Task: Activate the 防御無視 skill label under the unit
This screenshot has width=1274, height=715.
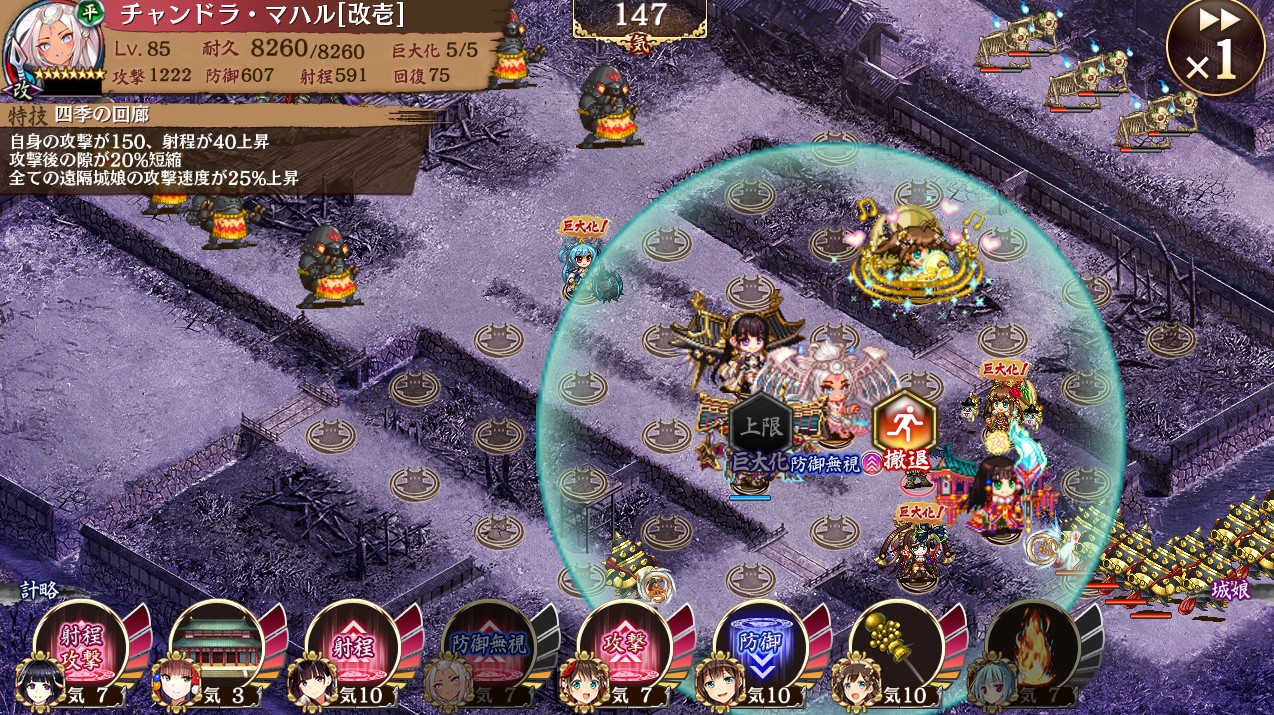Action: pos(826,463)
